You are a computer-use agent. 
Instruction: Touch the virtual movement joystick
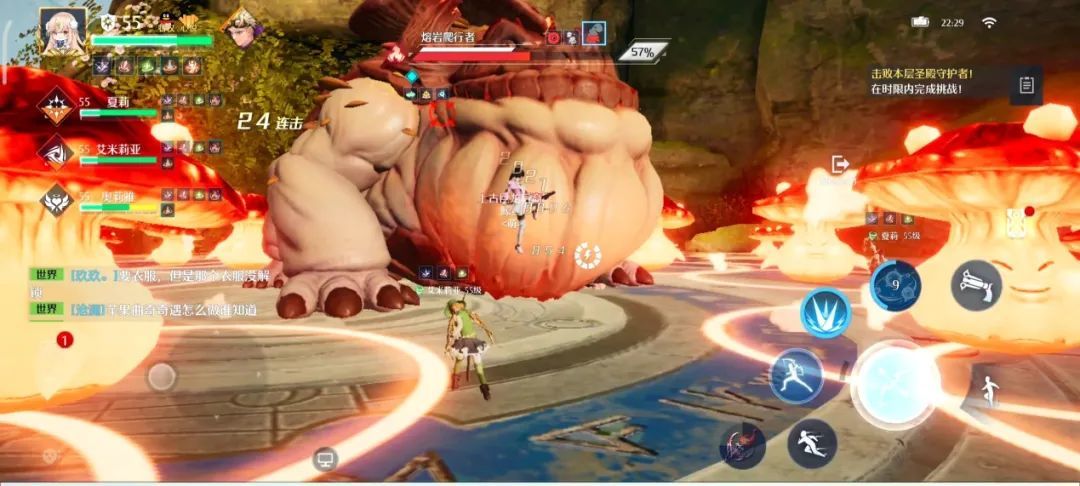tap(162, 377)
